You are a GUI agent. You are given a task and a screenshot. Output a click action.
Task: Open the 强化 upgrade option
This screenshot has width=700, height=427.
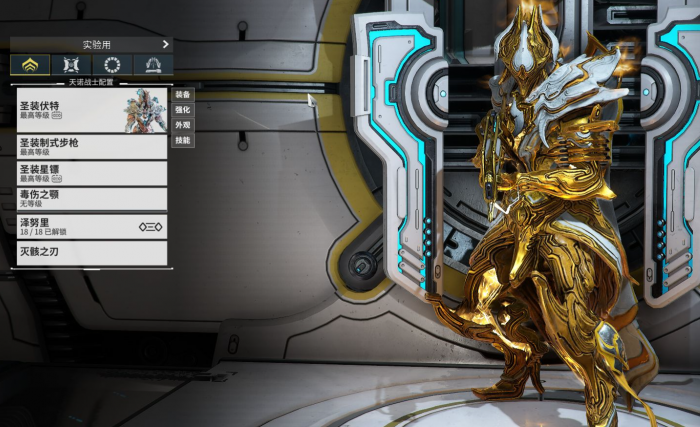click(182, 109)
